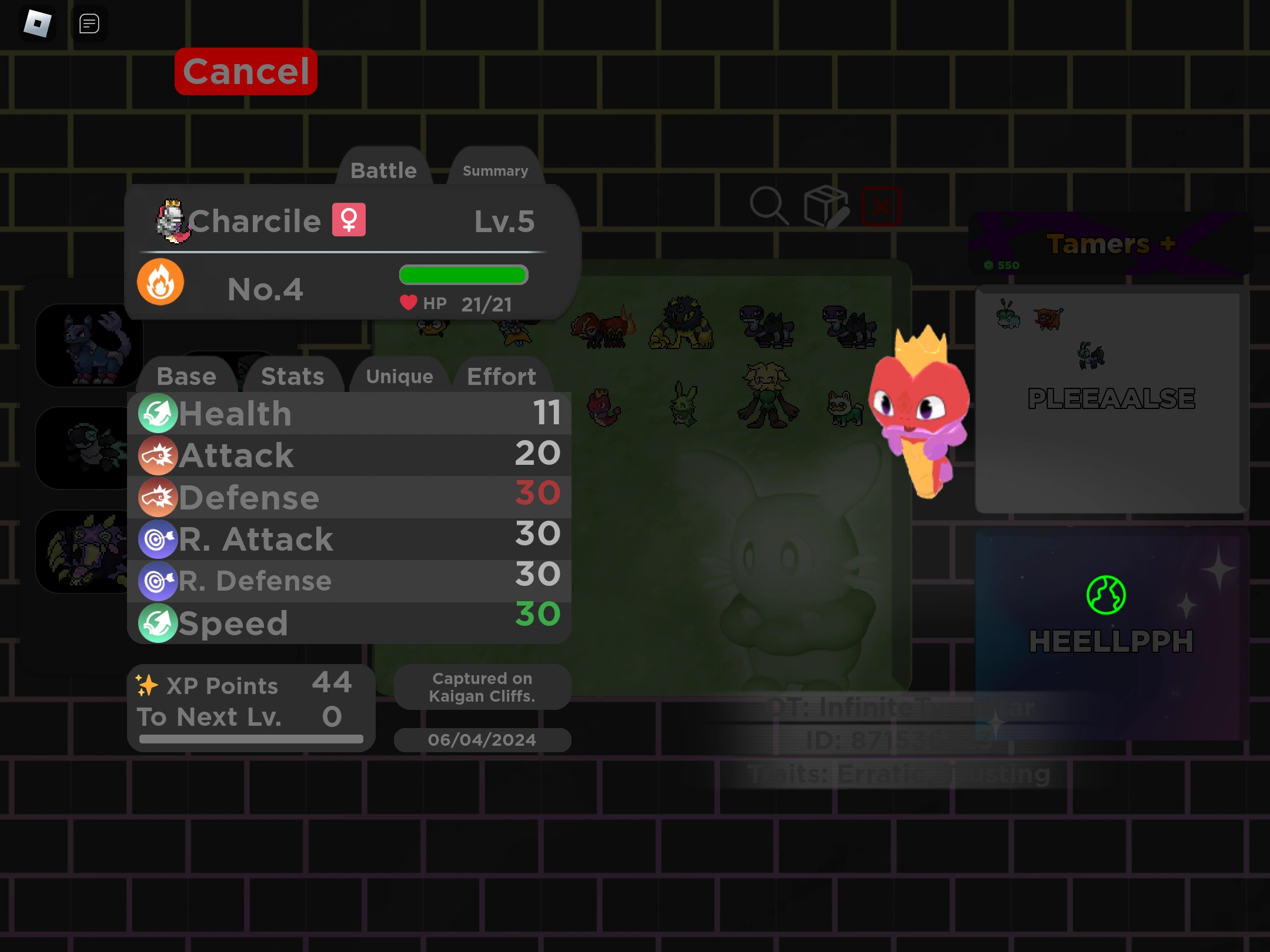Click the green HP bar
Viewport: 1270px width, 952px height.
tap(463, 274)
